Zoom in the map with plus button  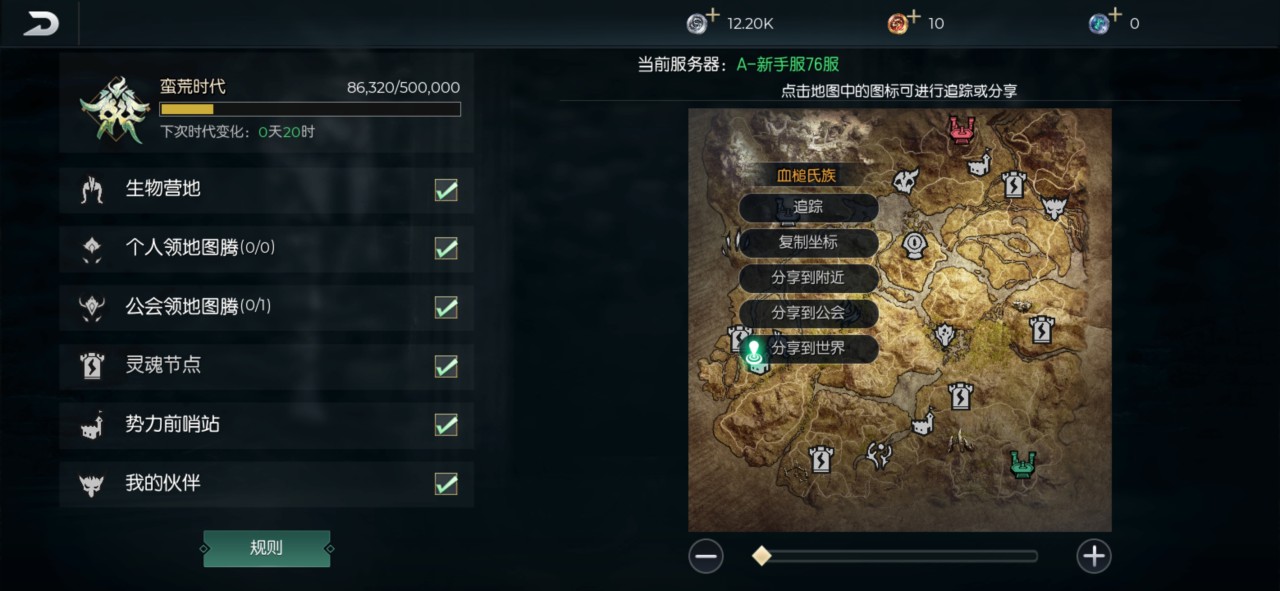1094,556
